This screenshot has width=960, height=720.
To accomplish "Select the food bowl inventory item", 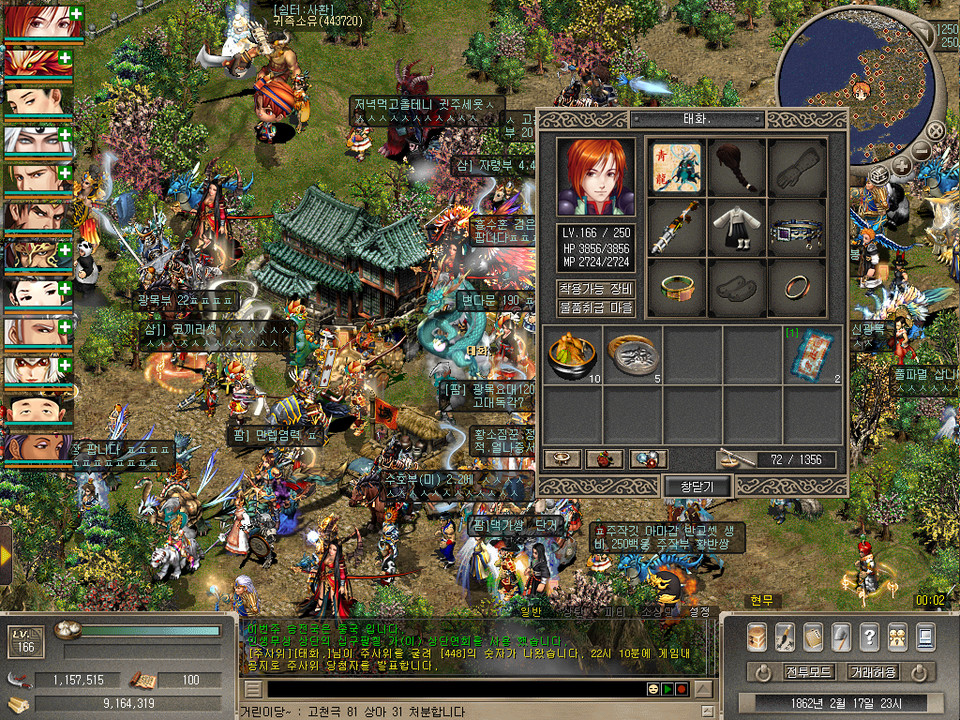I will (573, 356).
